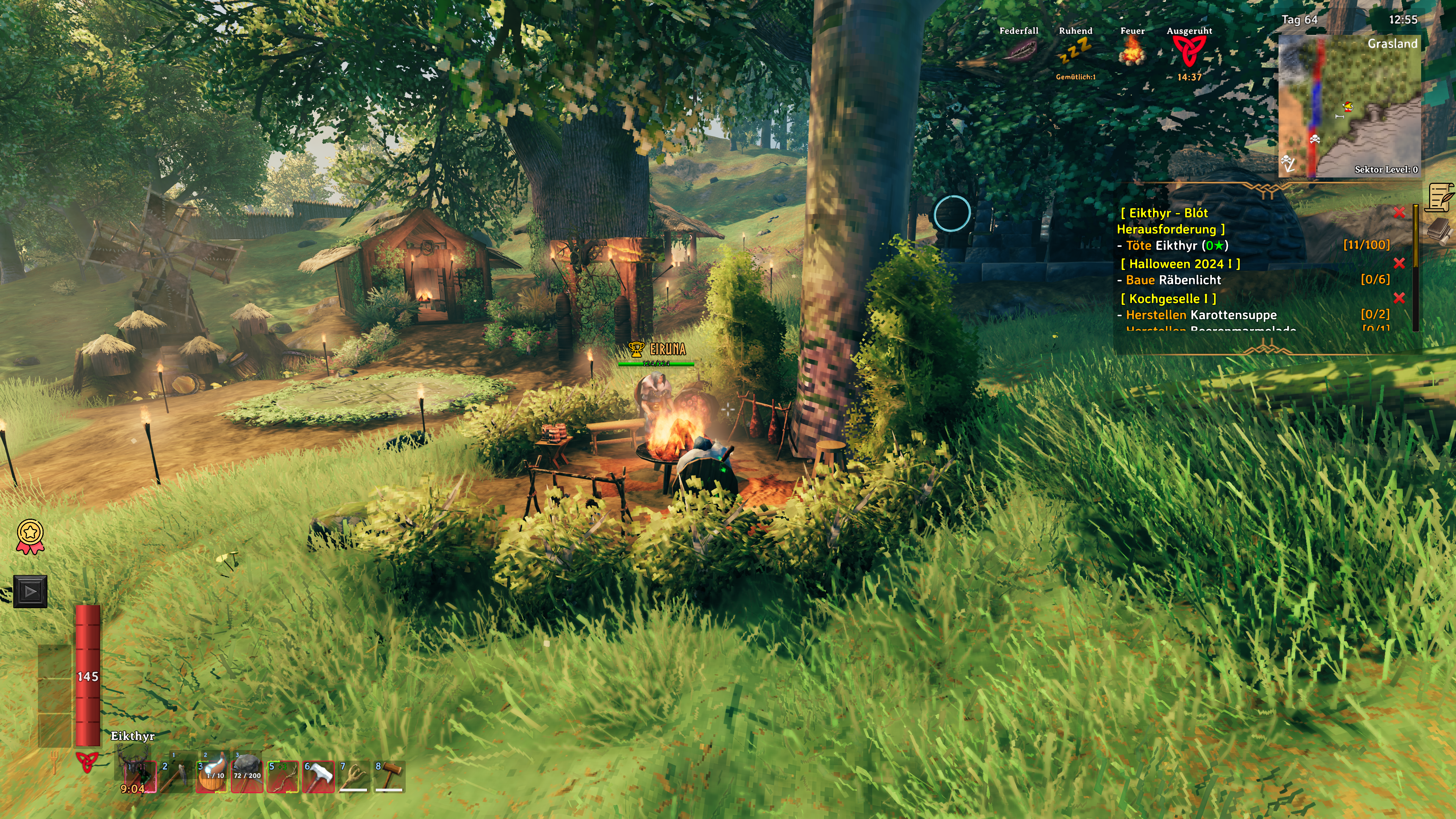The image size is (1456, 819).
Task: Abandon the Halloween 2024 I quest
Action: pos(1399,264)
